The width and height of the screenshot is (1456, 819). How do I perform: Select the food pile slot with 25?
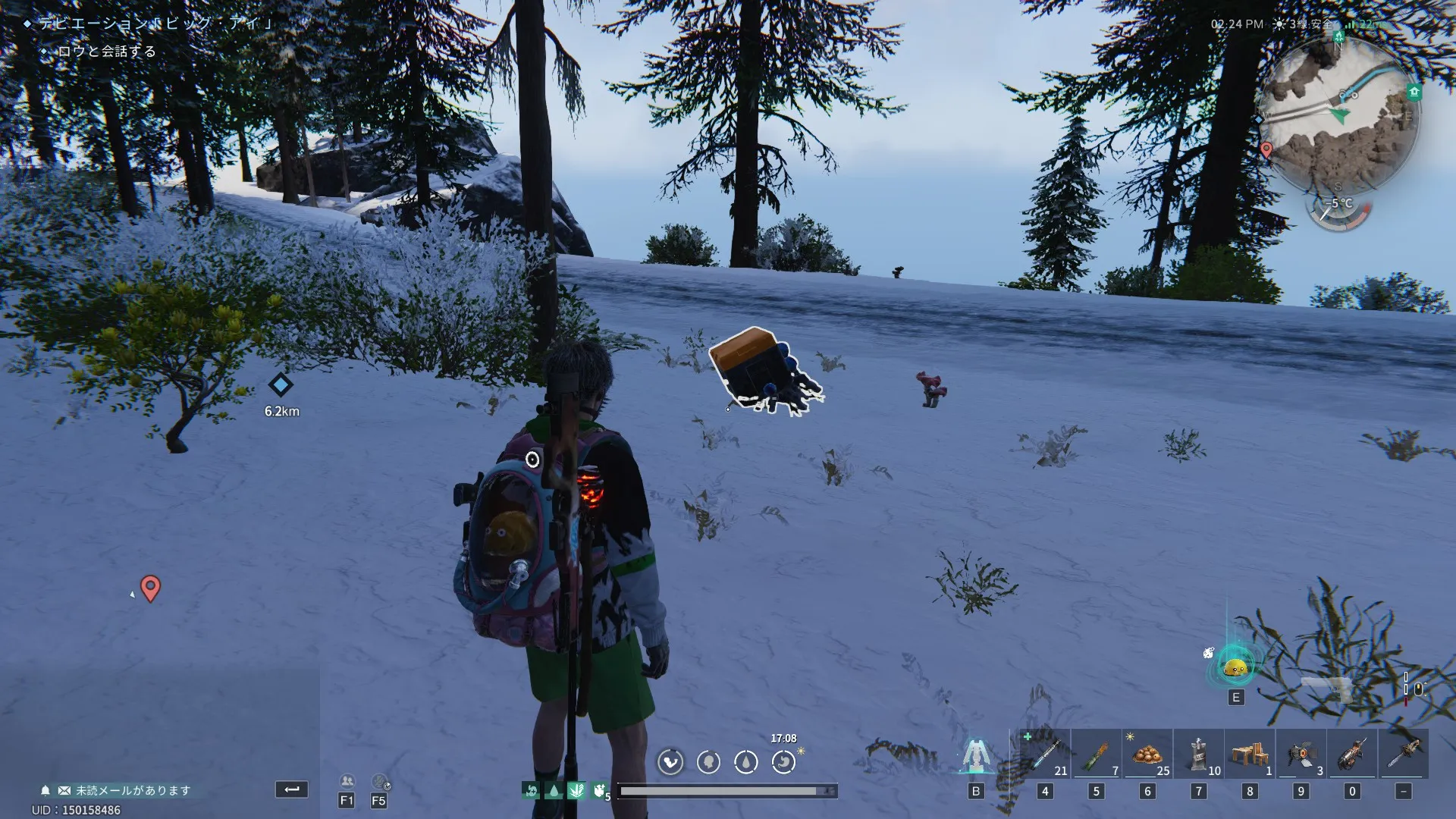(1147, 754)
